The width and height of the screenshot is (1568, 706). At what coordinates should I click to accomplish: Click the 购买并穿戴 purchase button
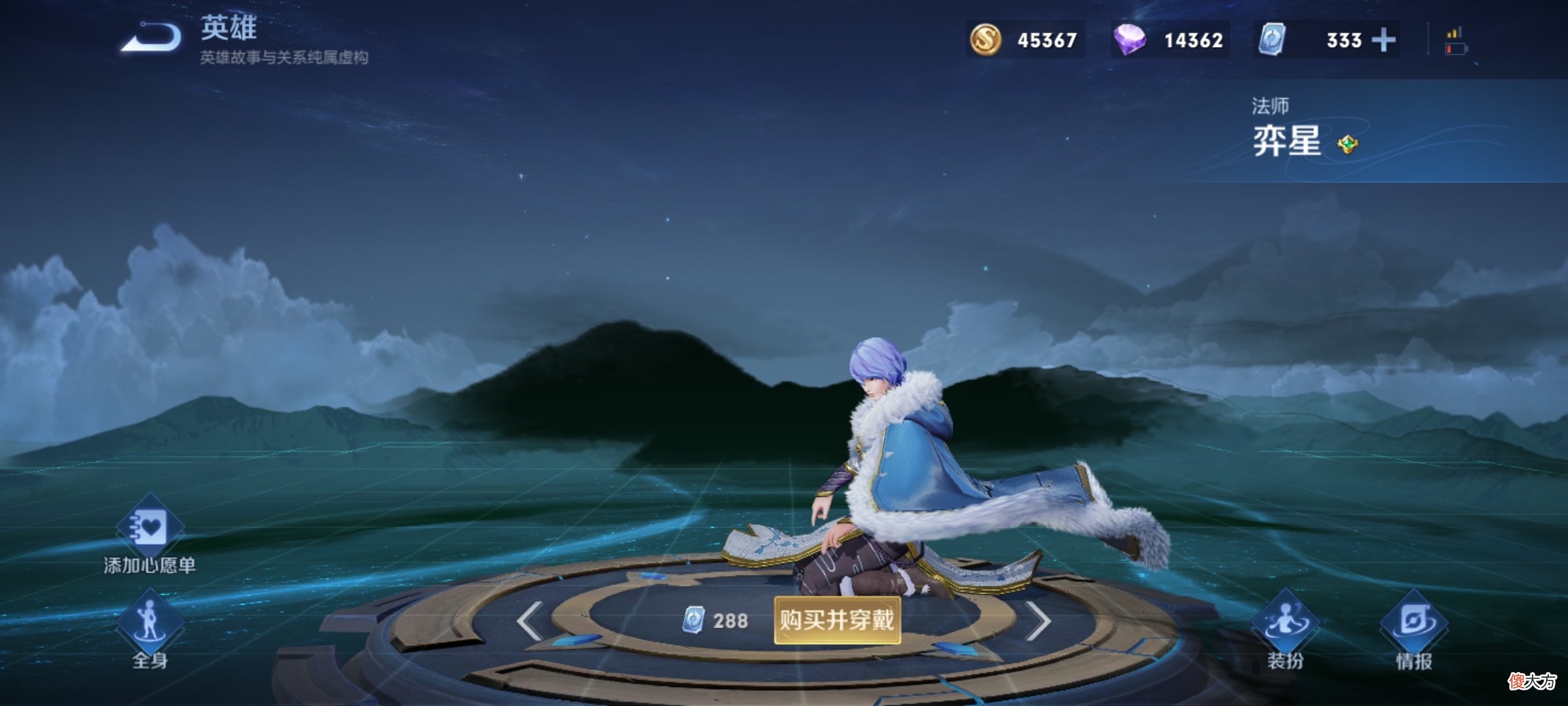click(837, 620)
